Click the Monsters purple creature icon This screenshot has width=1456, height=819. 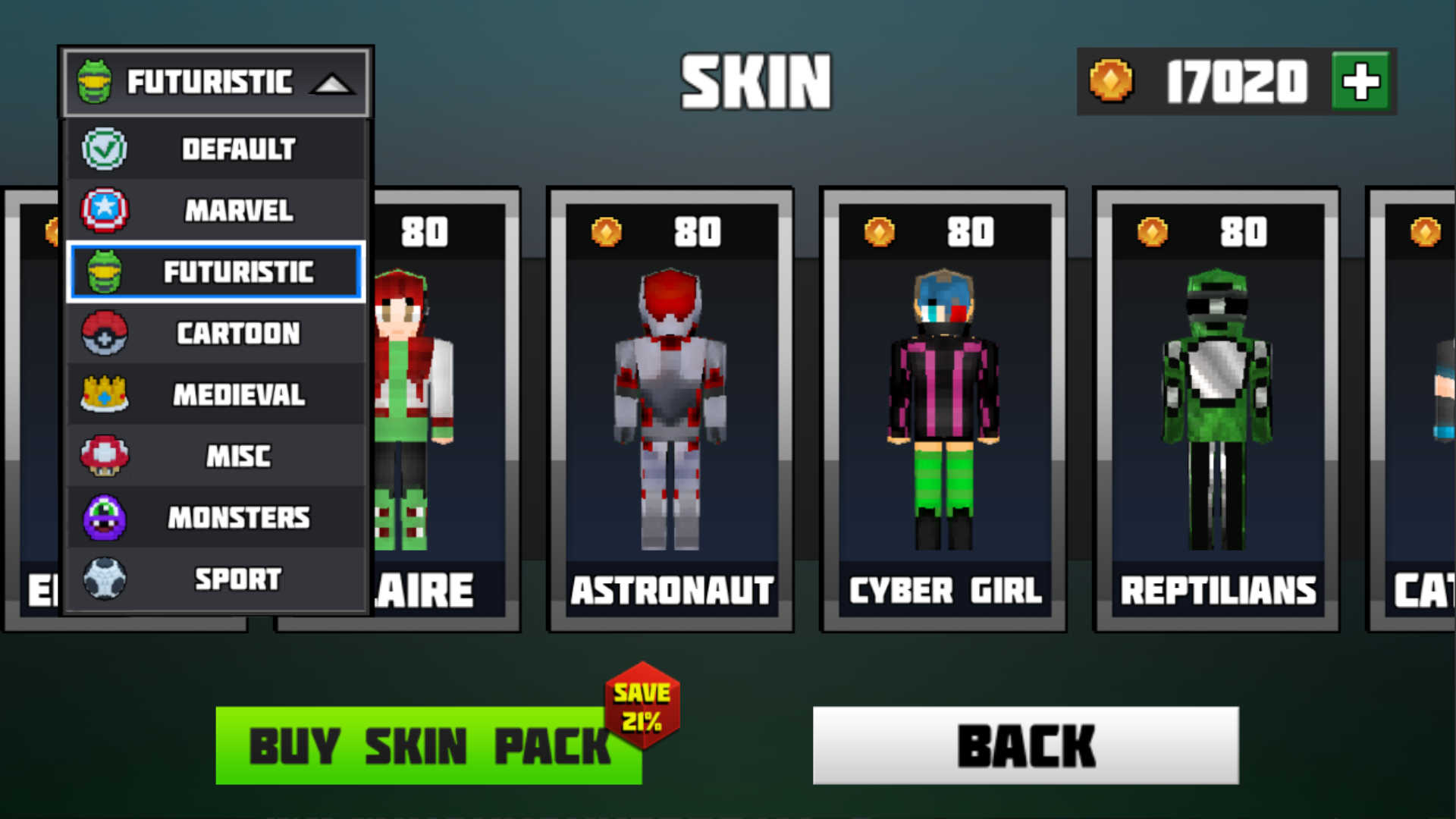coord(105,516)
